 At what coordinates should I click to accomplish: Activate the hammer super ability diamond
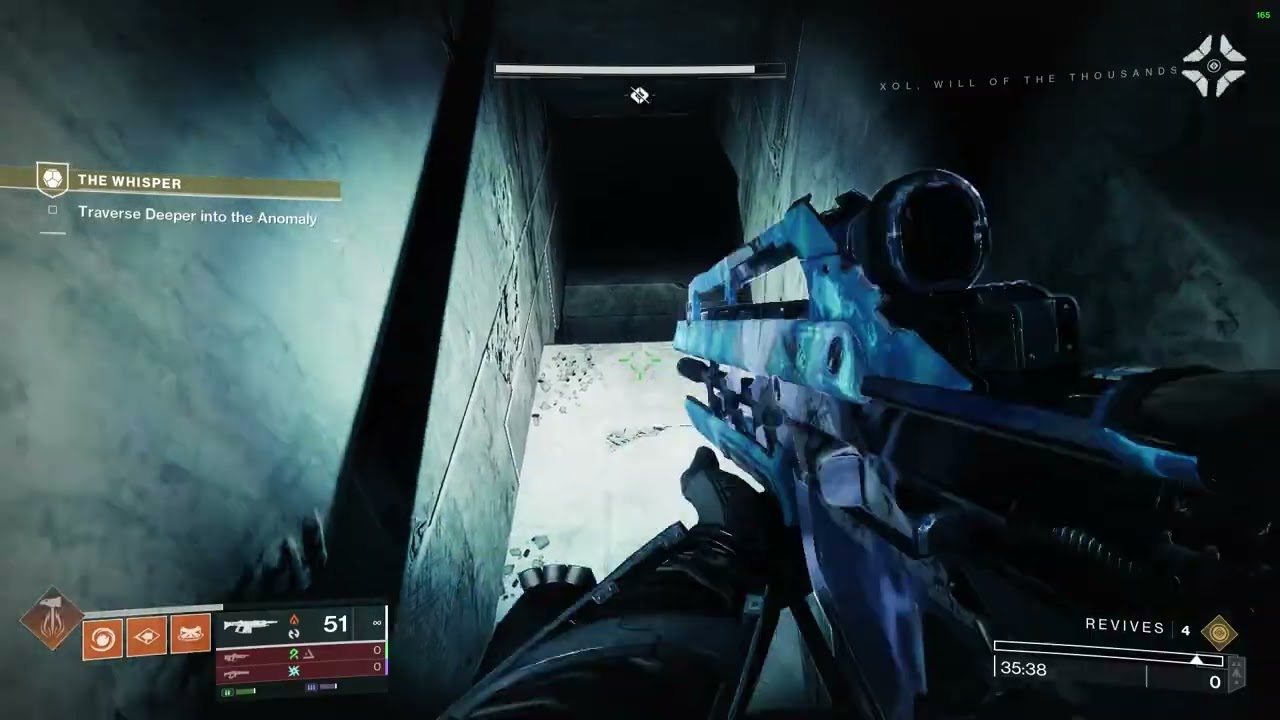[52, 617]
